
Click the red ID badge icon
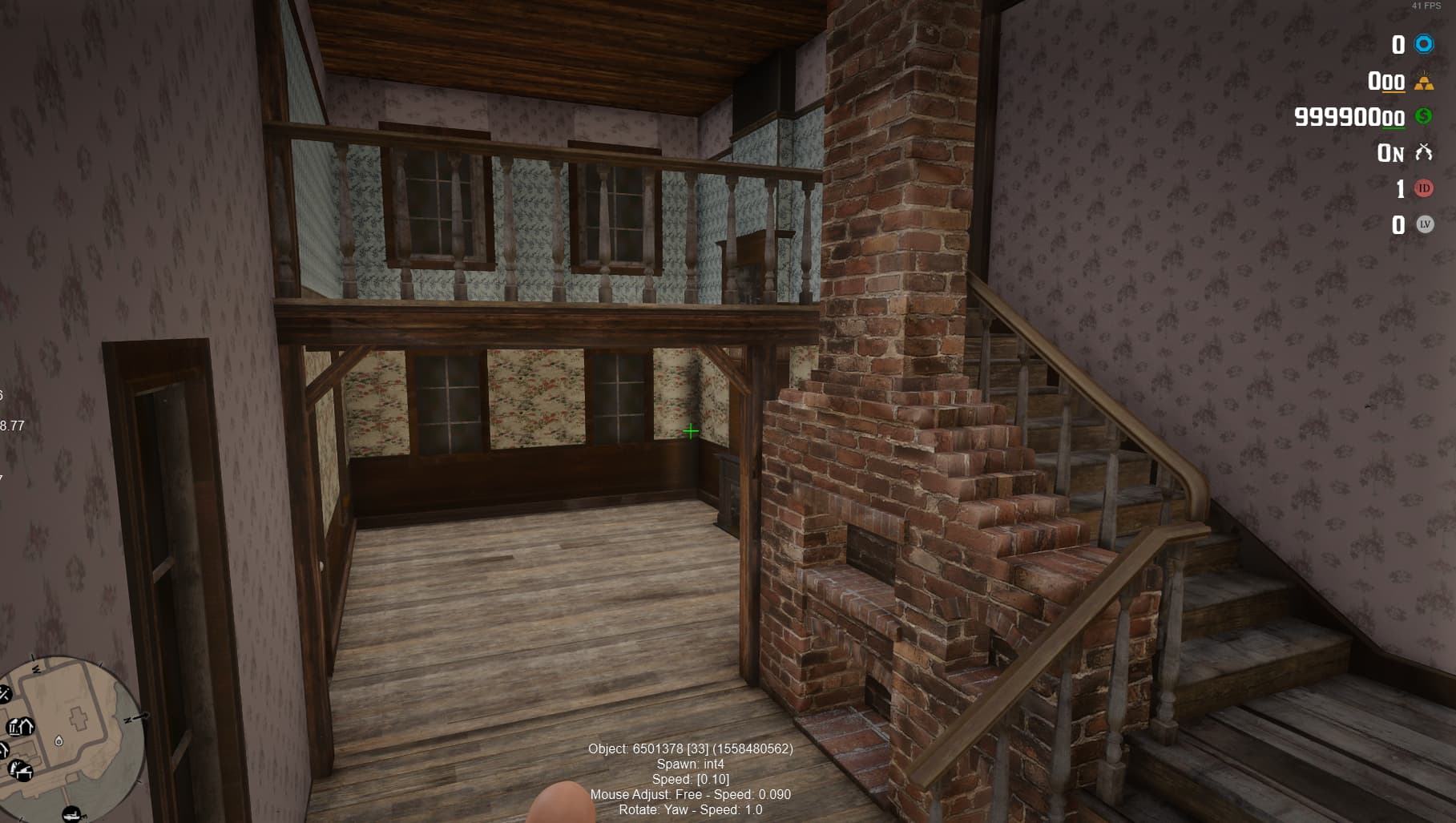pyautogui.click(x=1424, y=189)
